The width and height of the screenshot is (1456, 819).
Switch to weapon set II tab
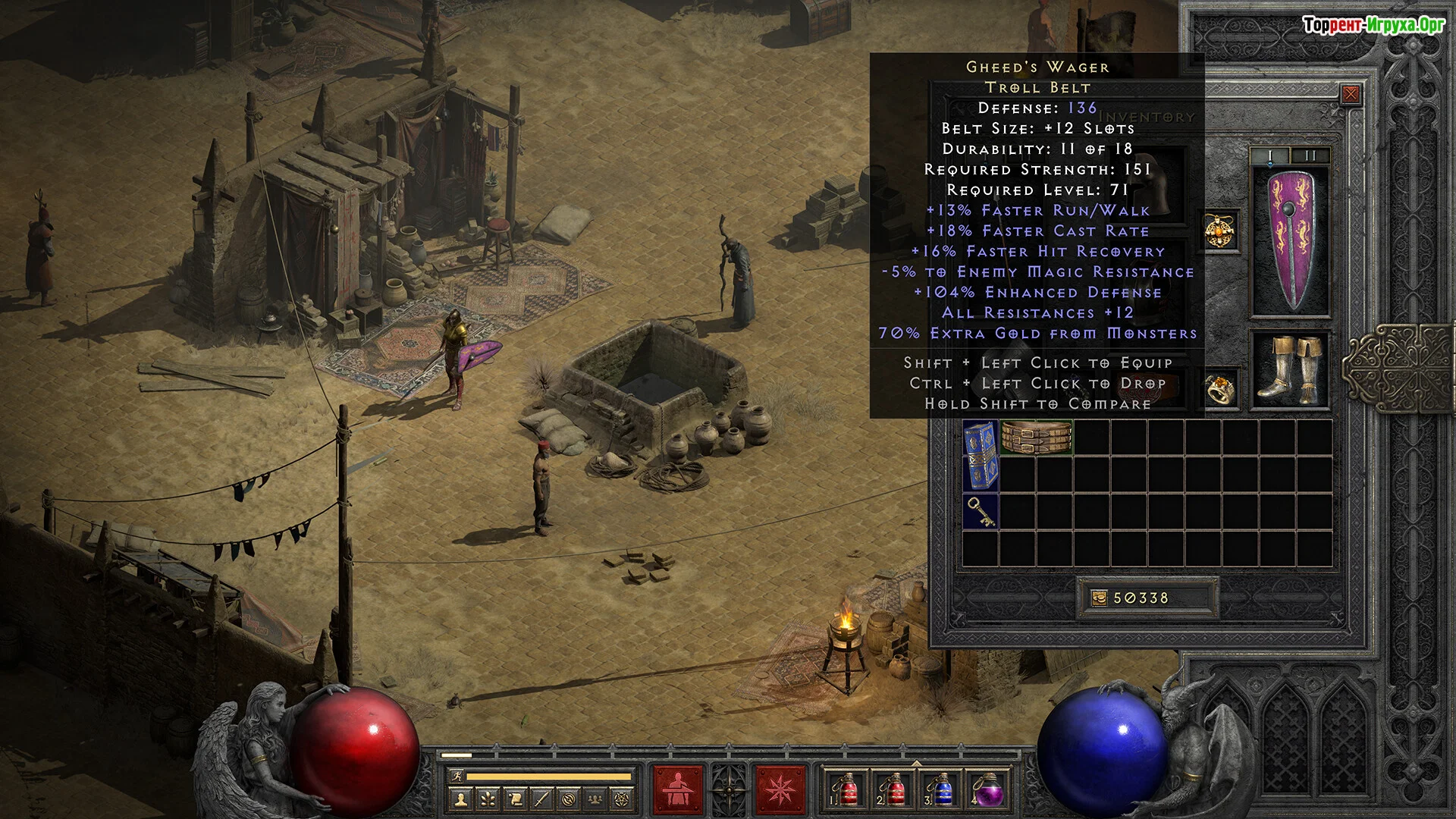(1310, 155)
